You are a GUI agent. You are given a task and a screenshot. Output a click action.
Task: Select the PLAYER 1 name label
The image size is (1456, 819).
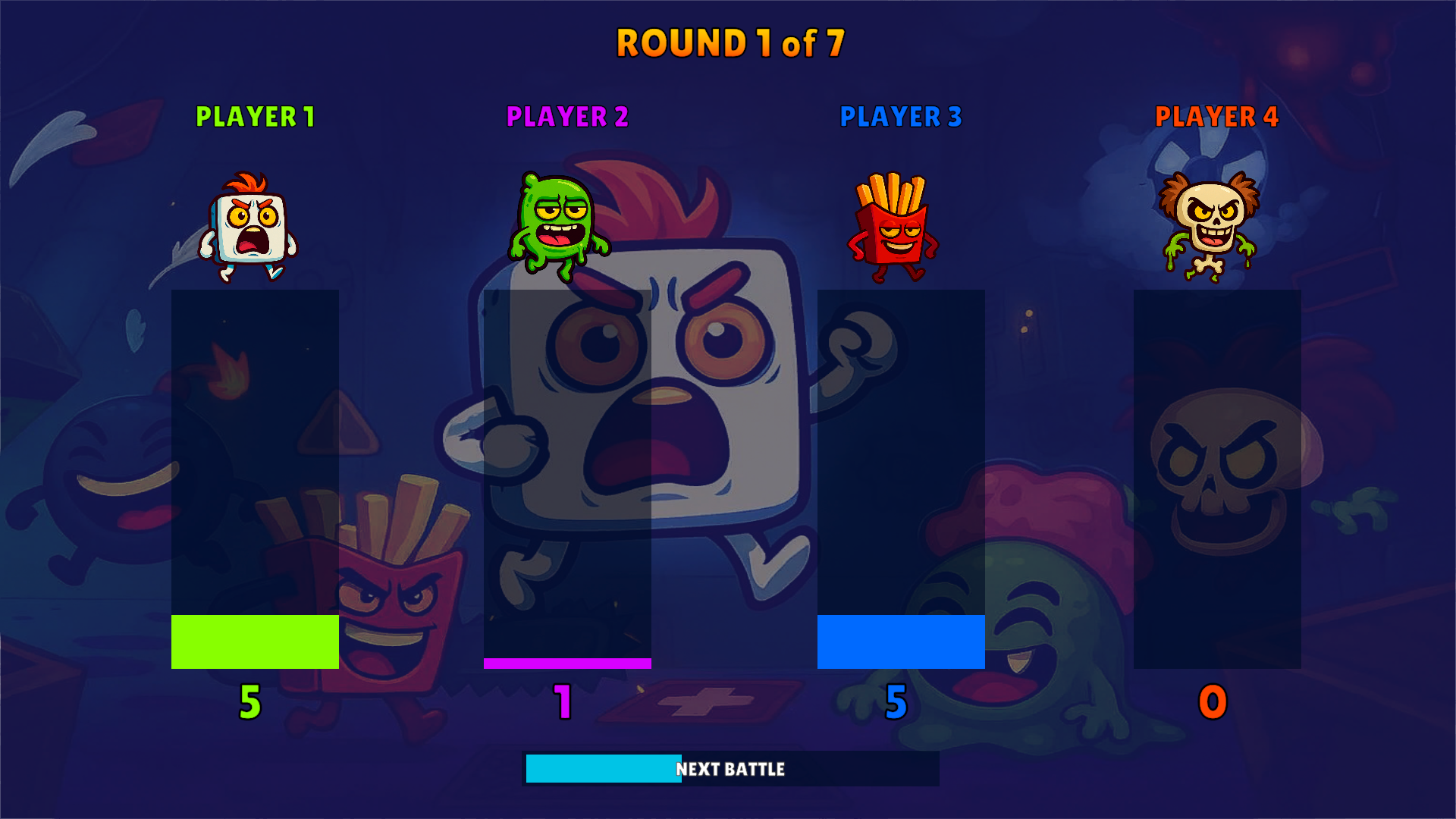256,118
